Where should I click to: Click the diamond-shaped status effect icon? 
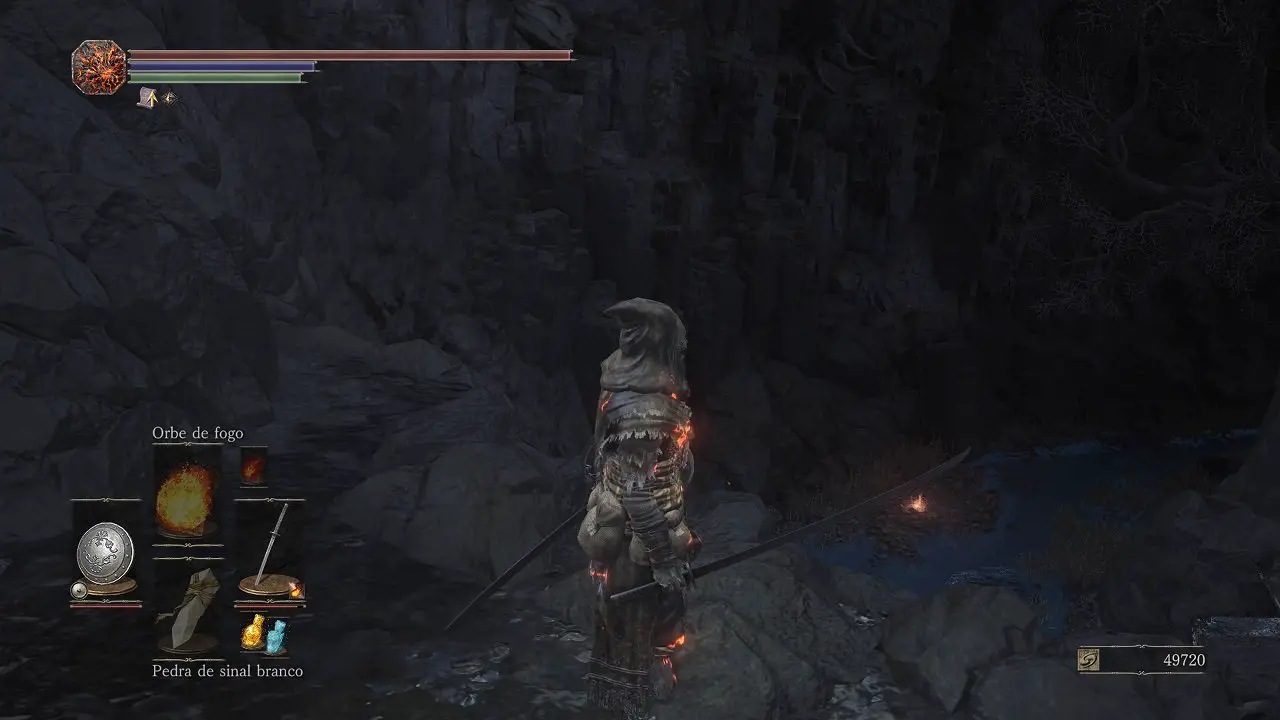click(x=168, y=98)
